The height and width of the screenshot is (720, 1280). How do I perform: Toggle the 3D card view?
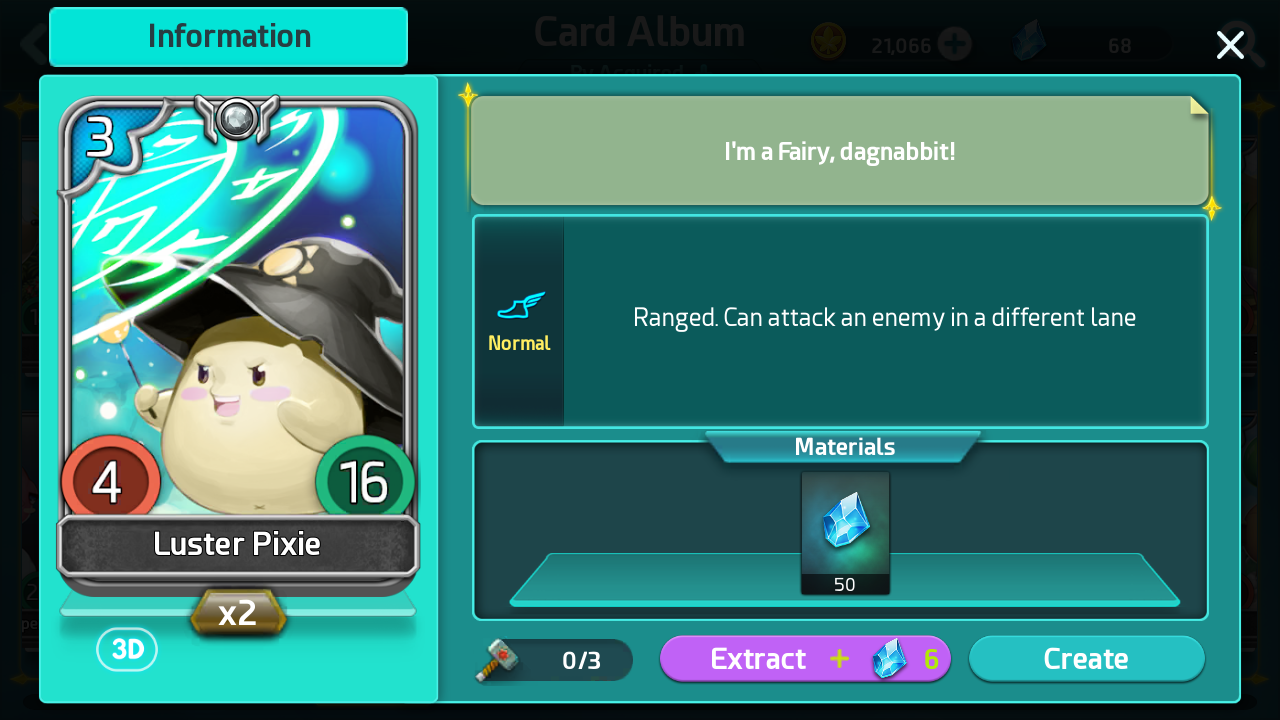(127, 650)
